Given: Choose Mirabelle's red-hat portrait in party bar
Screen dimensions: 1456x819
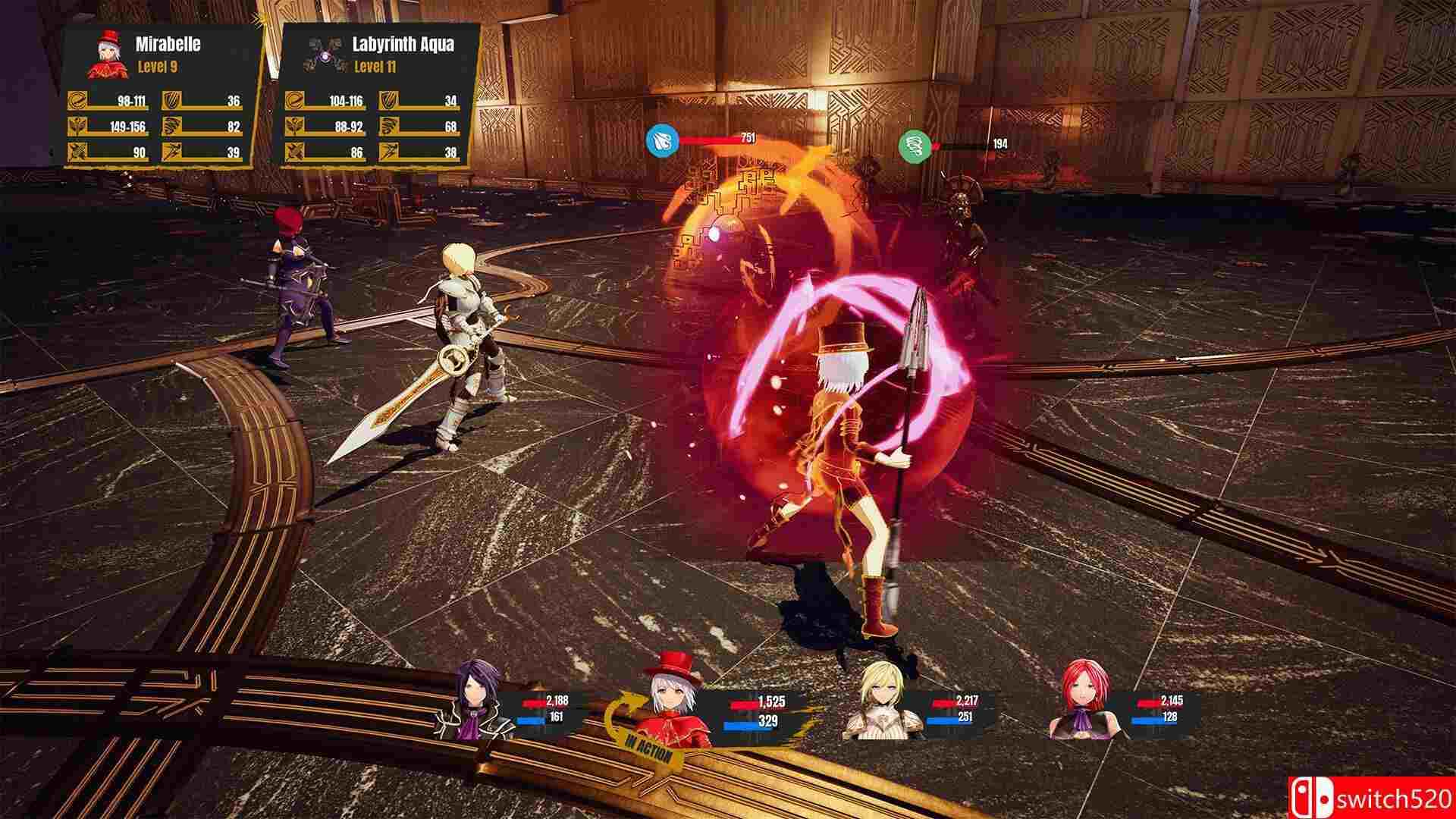Looking at the screenshot, I should pos(673,701).
